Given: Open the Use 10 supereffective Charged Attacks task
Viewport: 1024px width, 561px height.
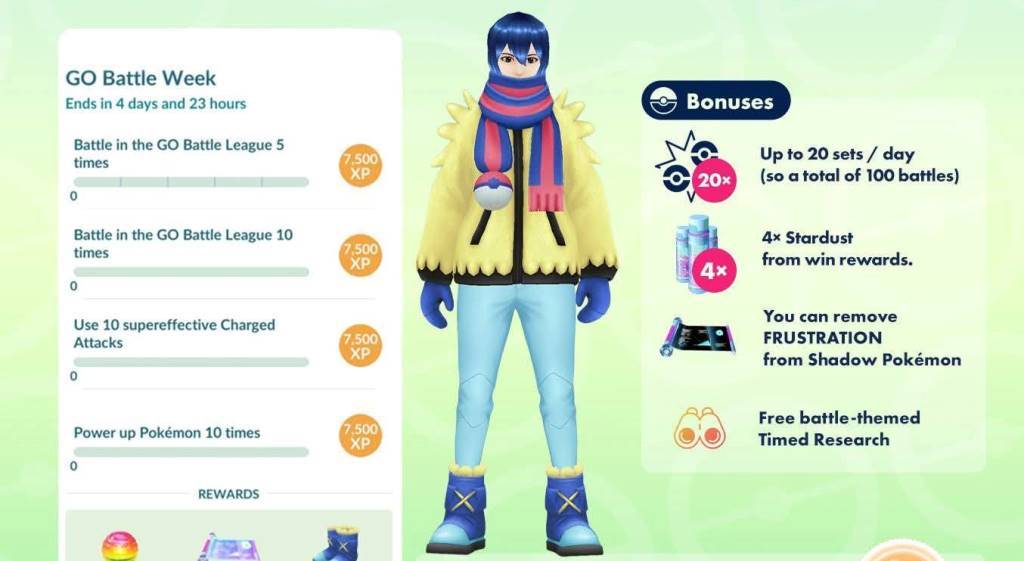Looking at the screenshot, I should pos(175,334).
